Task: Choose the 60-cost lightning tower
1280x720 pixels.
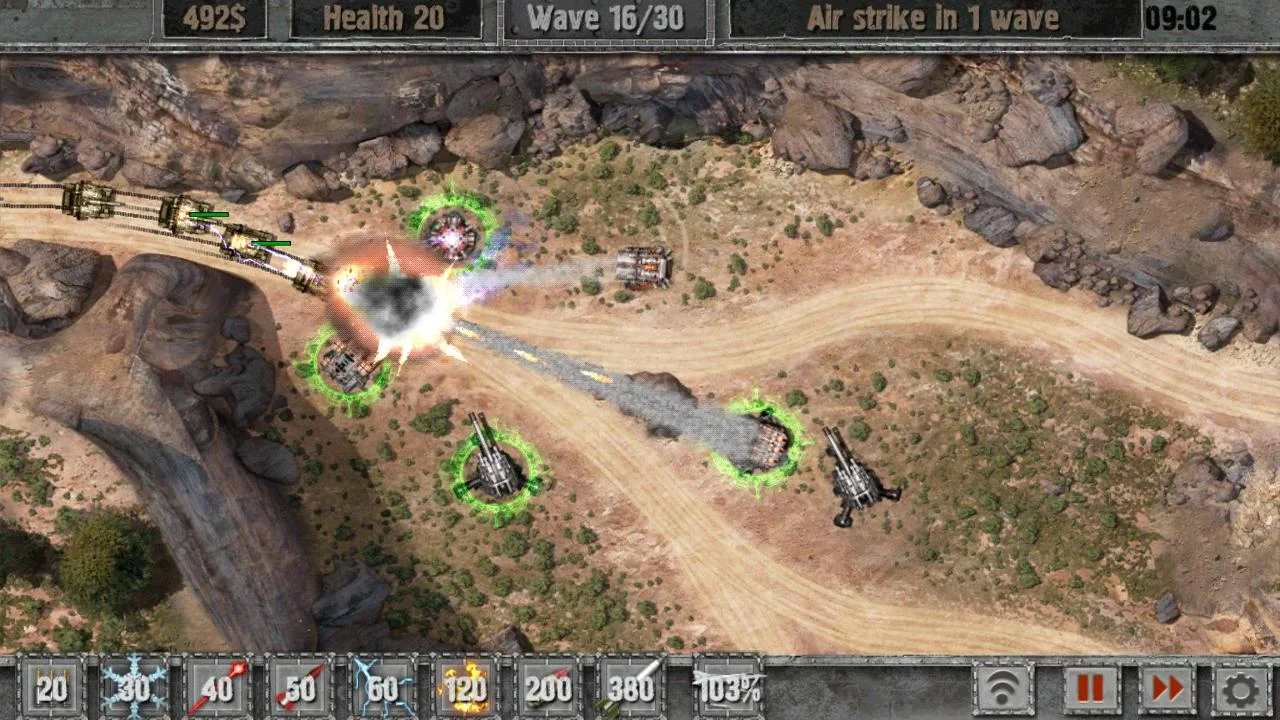Action: pyautogui.click(x=383, y=687)
